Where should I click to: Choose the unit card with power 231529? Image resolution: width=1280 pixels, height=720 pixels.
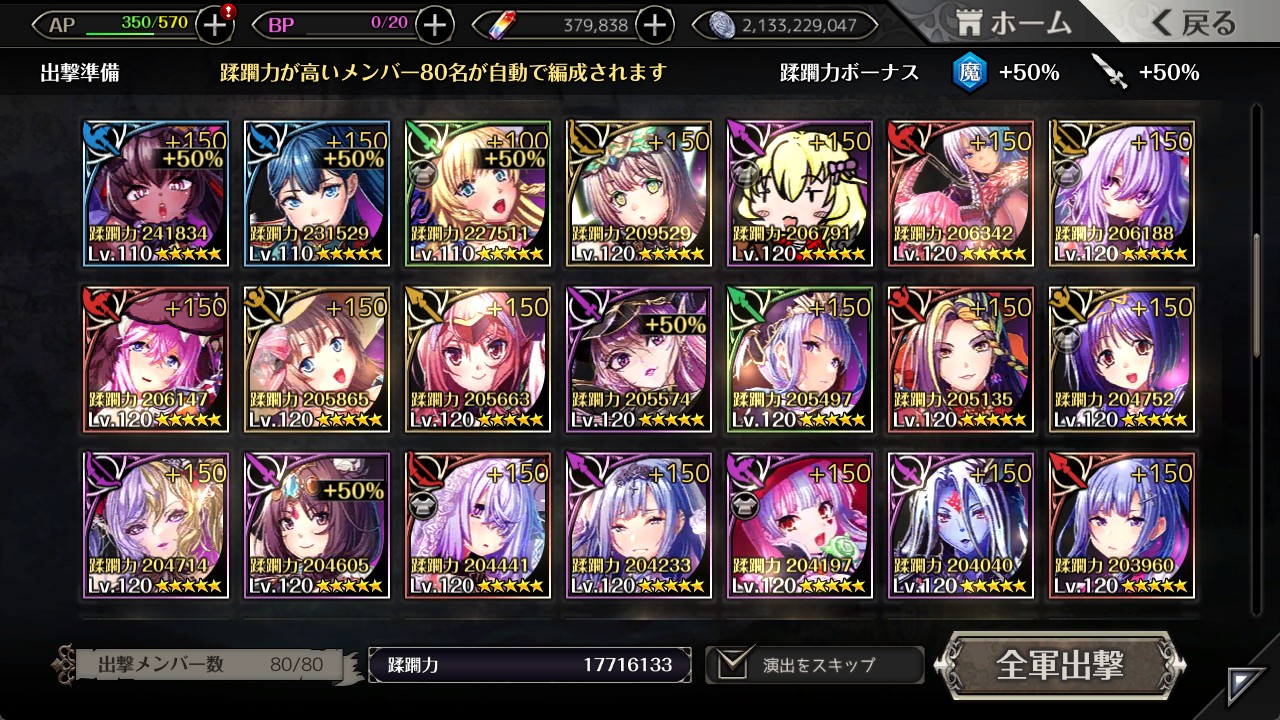point(317,194)
